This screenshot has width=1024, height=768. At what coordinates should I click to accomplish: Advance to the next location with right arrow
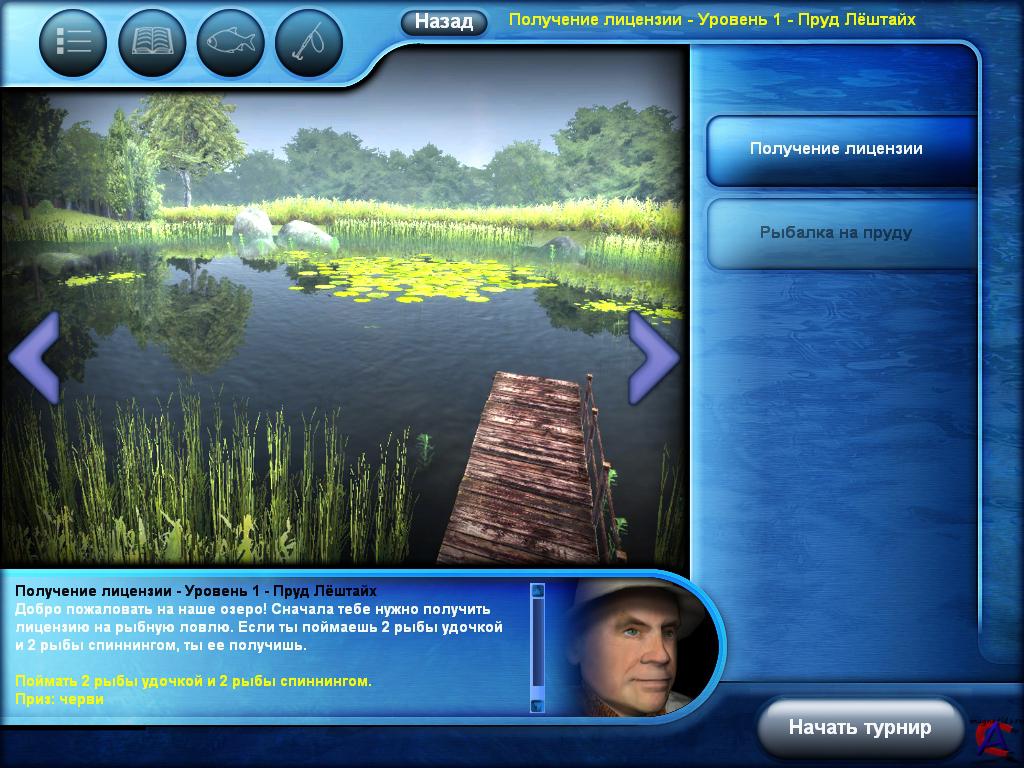point(655,357)
